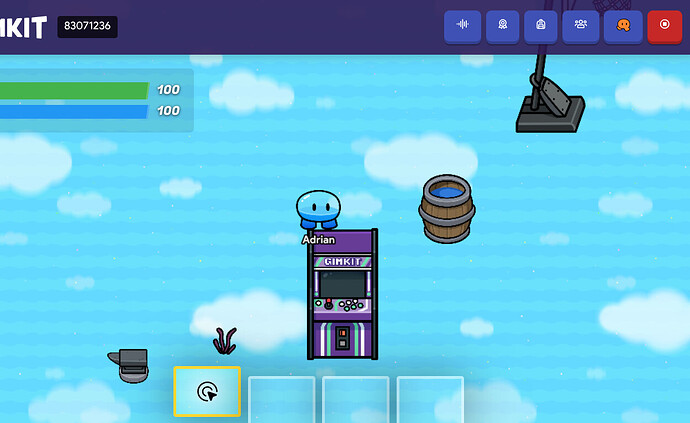
Task: Click the Gimkit logo in header
Action: [x=23, y=27]
